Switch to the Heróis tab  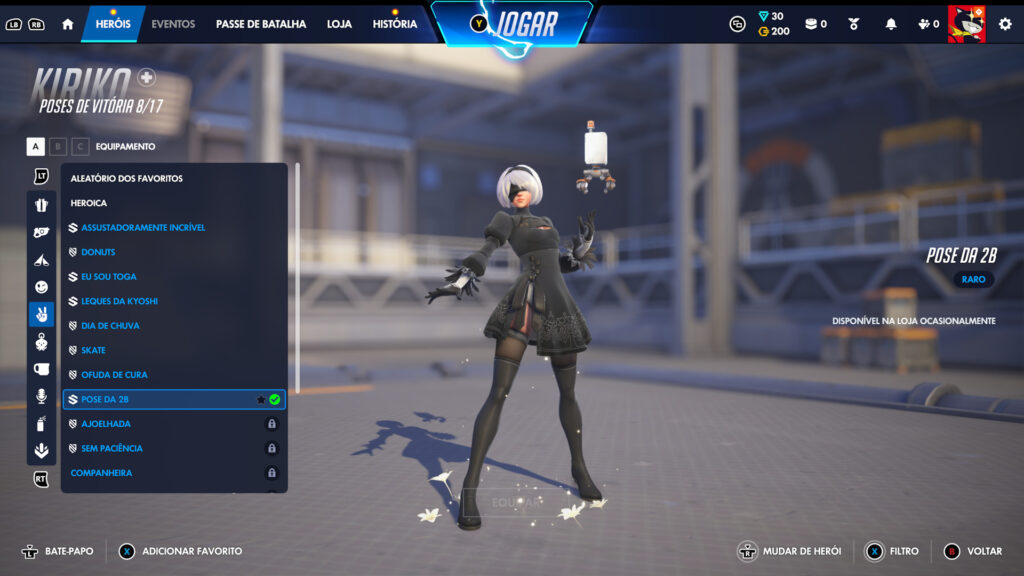click(x=113, y=24)
